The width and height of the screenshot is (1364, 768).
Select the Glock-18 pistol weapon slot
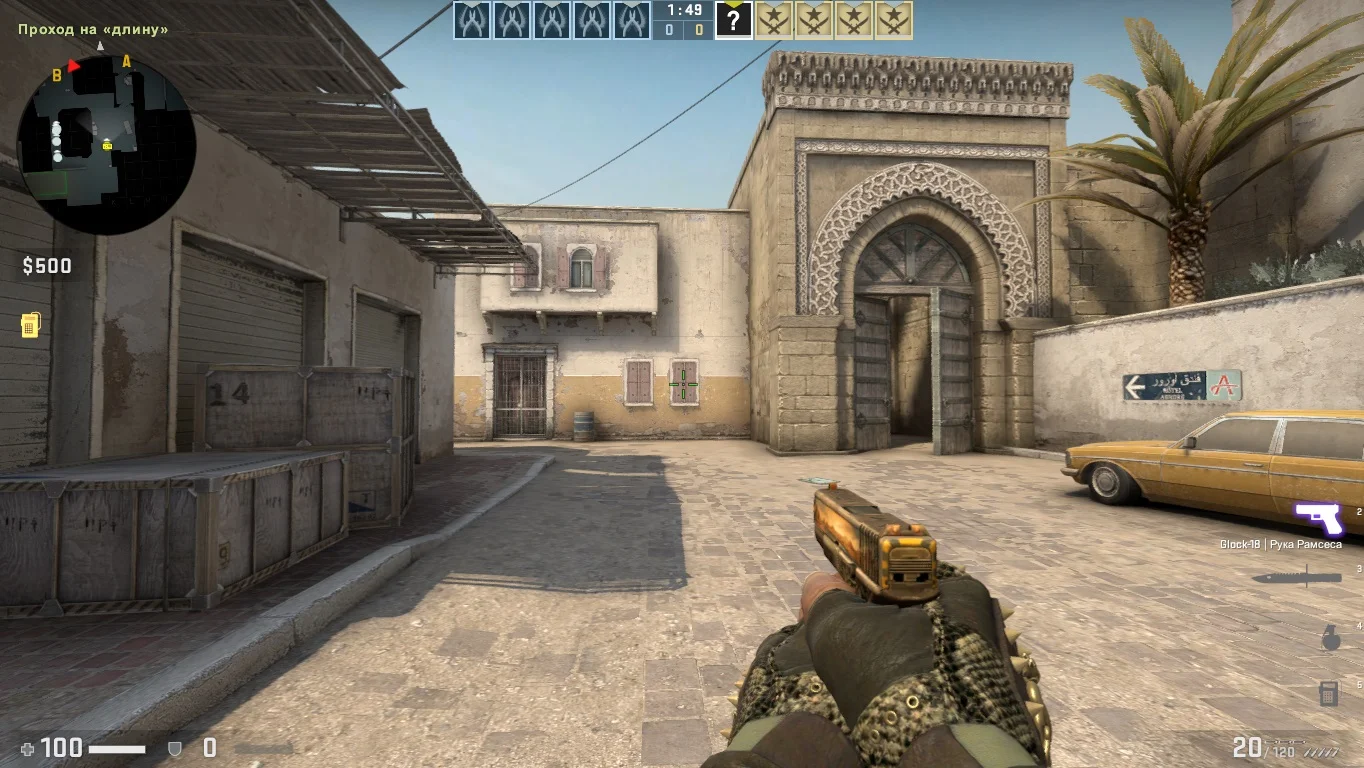[x=1318, y=520]
